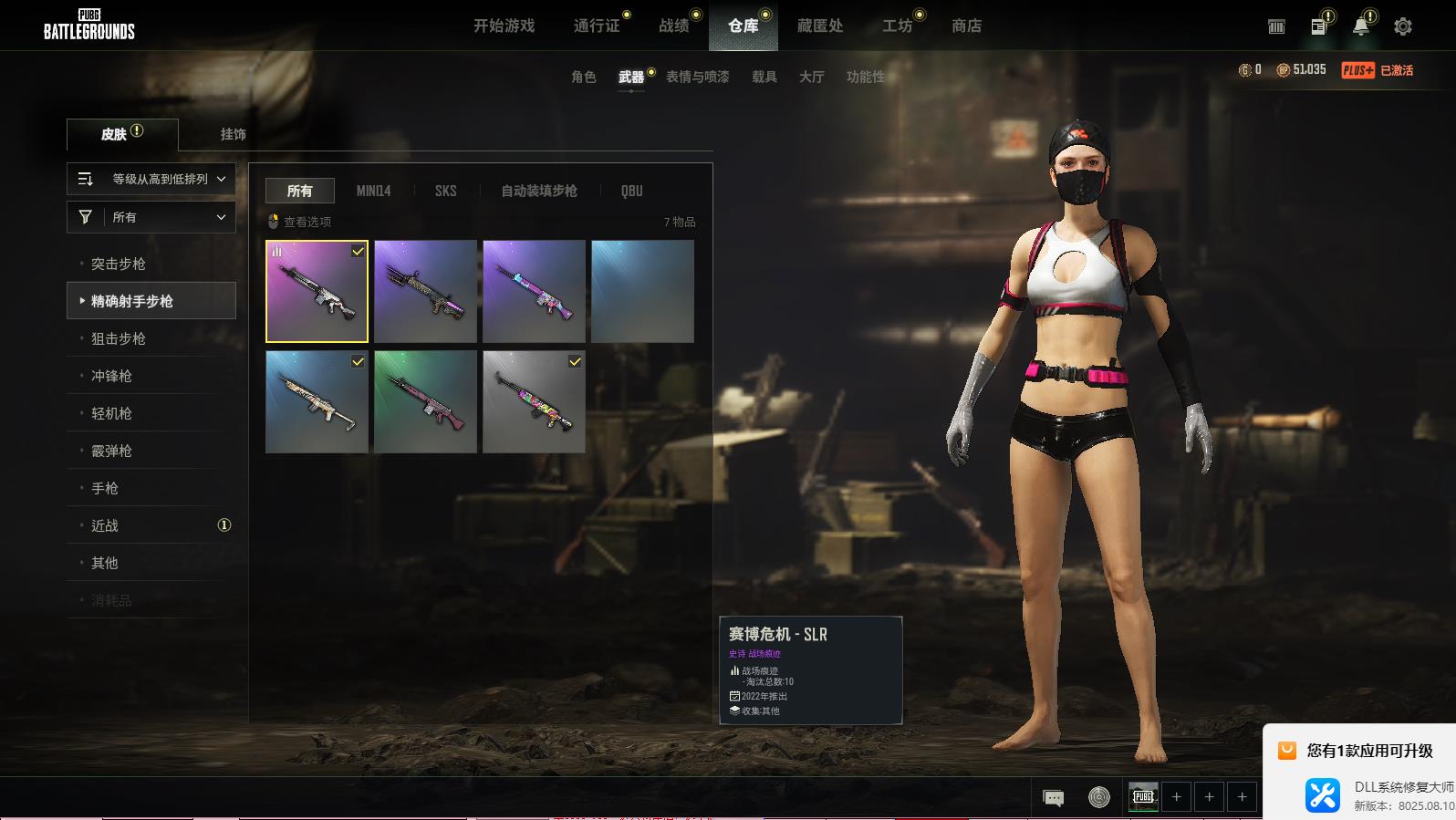
Task: Select the 突击步枪 weapon category
Action: [119, 264]
